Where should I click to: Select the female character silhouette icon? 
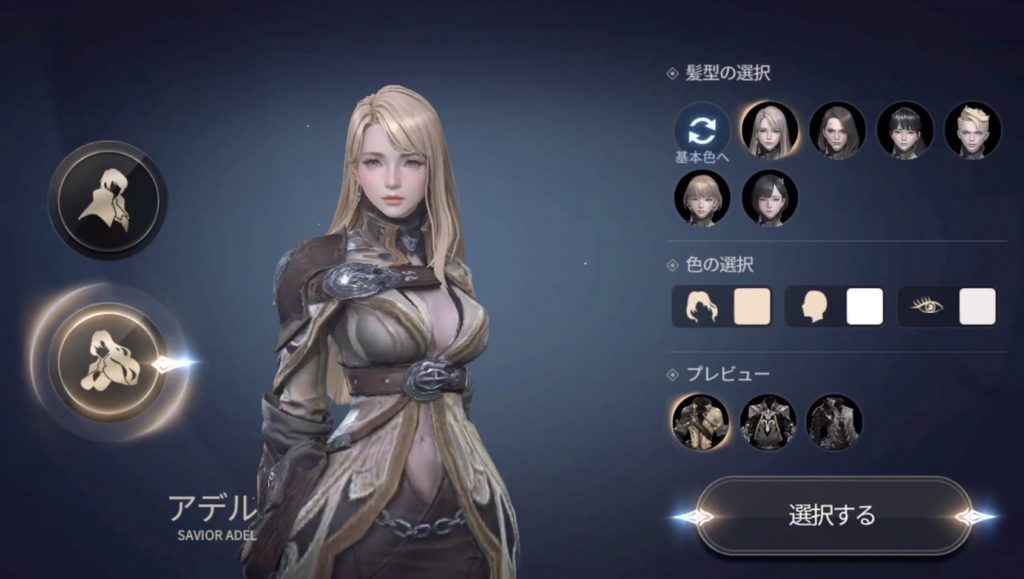point(108,359)
